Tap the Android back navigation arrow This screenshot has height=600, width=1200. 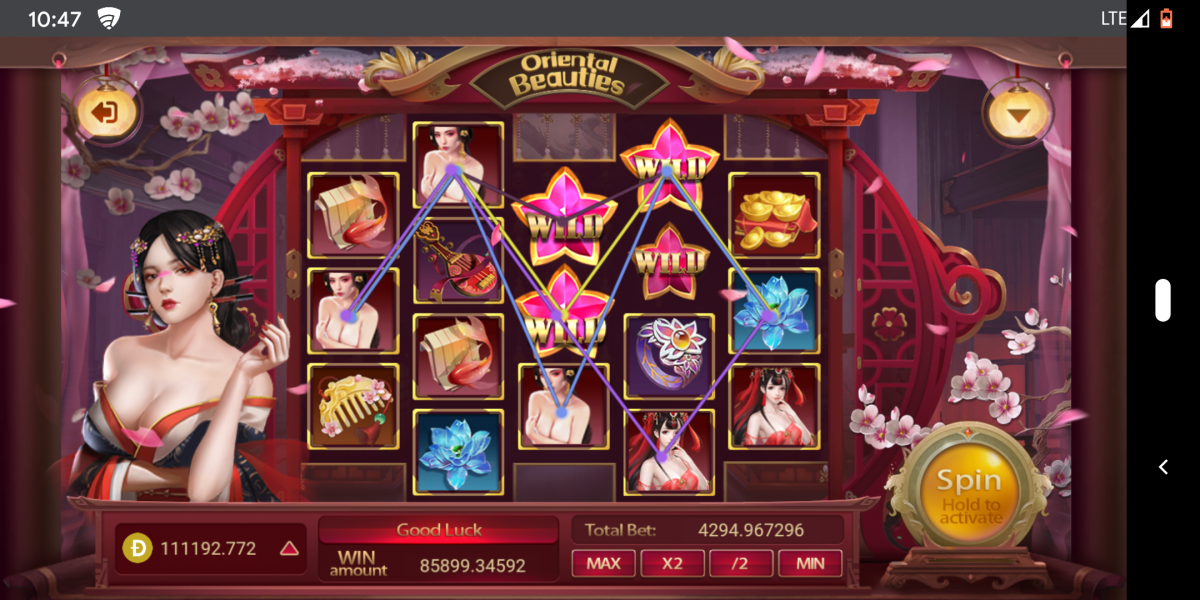point(1163,467)
